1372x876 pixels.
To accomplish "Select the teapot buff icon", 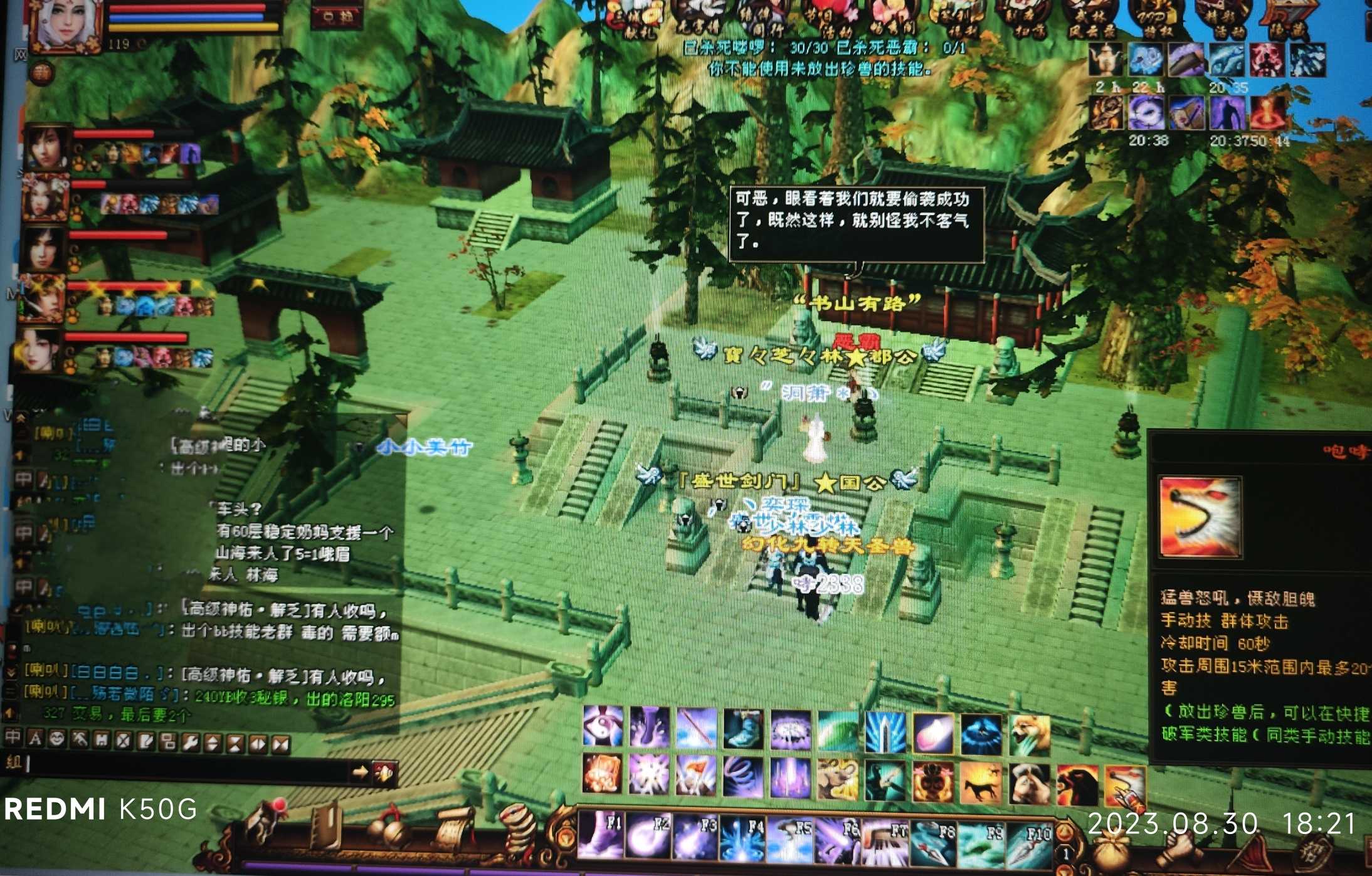I will tap(1106, 60).
